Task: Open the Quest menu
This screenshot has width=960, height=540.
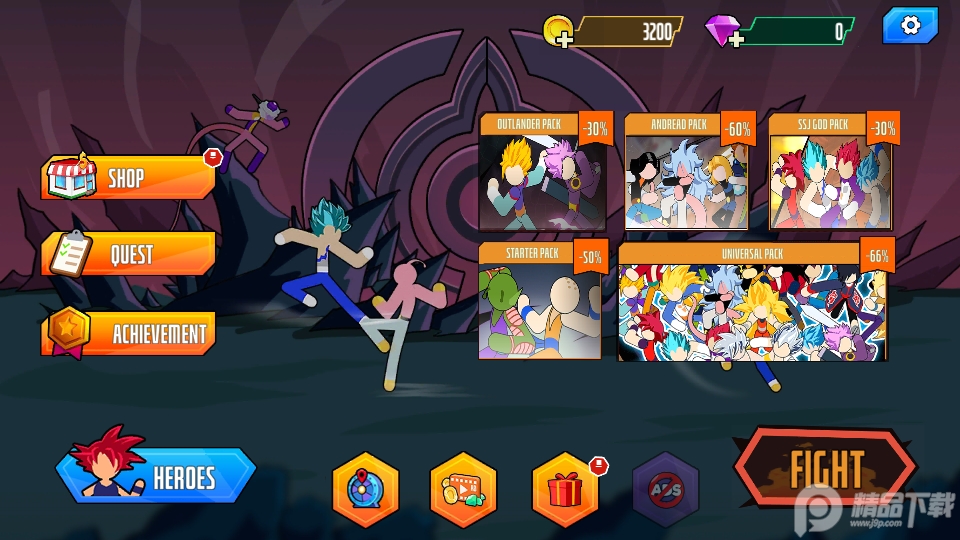Action: (x=128, y=255)
